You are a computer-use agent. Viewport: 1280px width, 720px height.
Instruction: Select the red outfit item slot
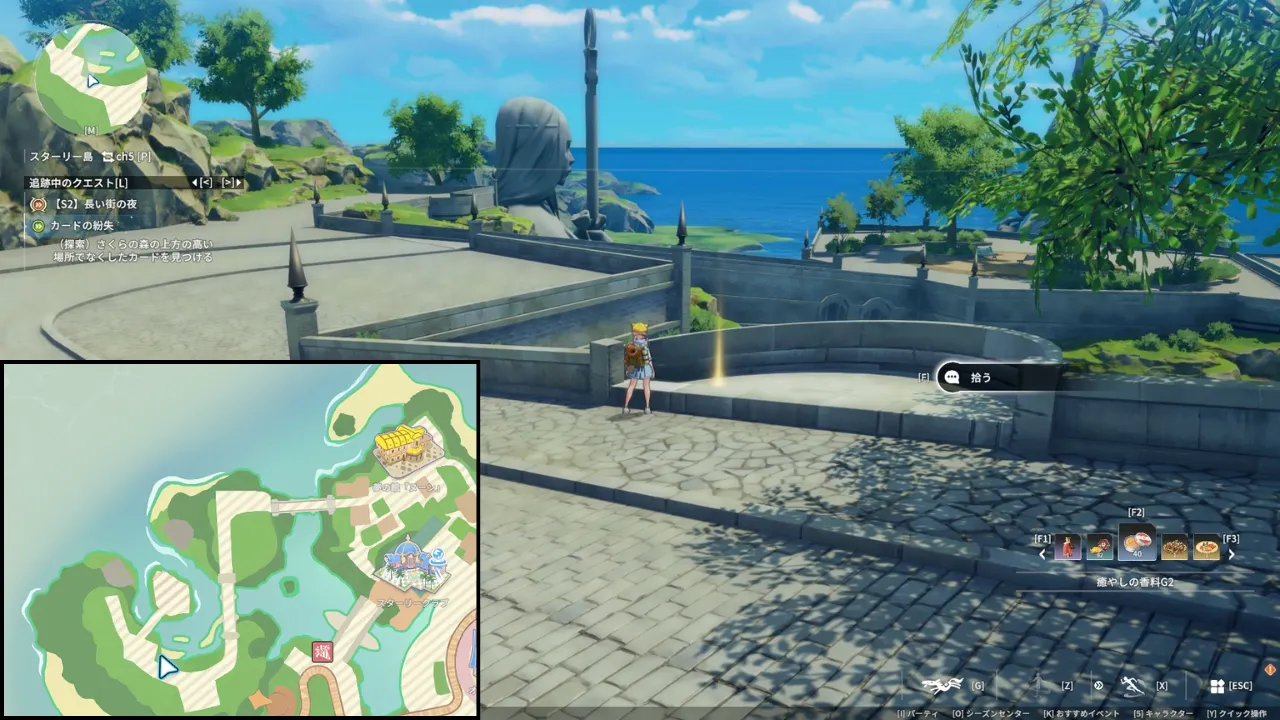[1068, 547]
